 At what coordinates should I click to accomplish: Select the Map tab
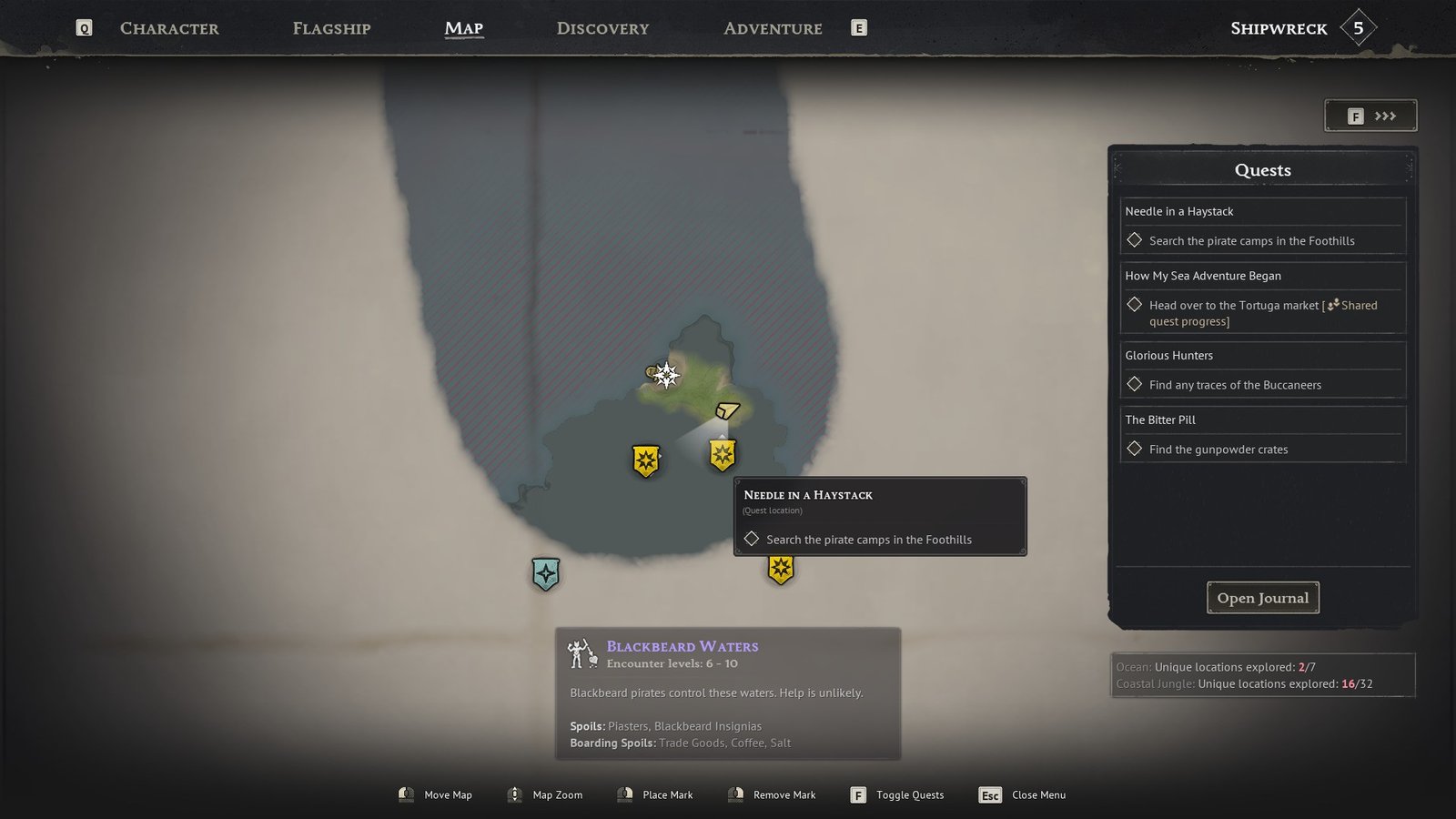[x=463, y=28]
